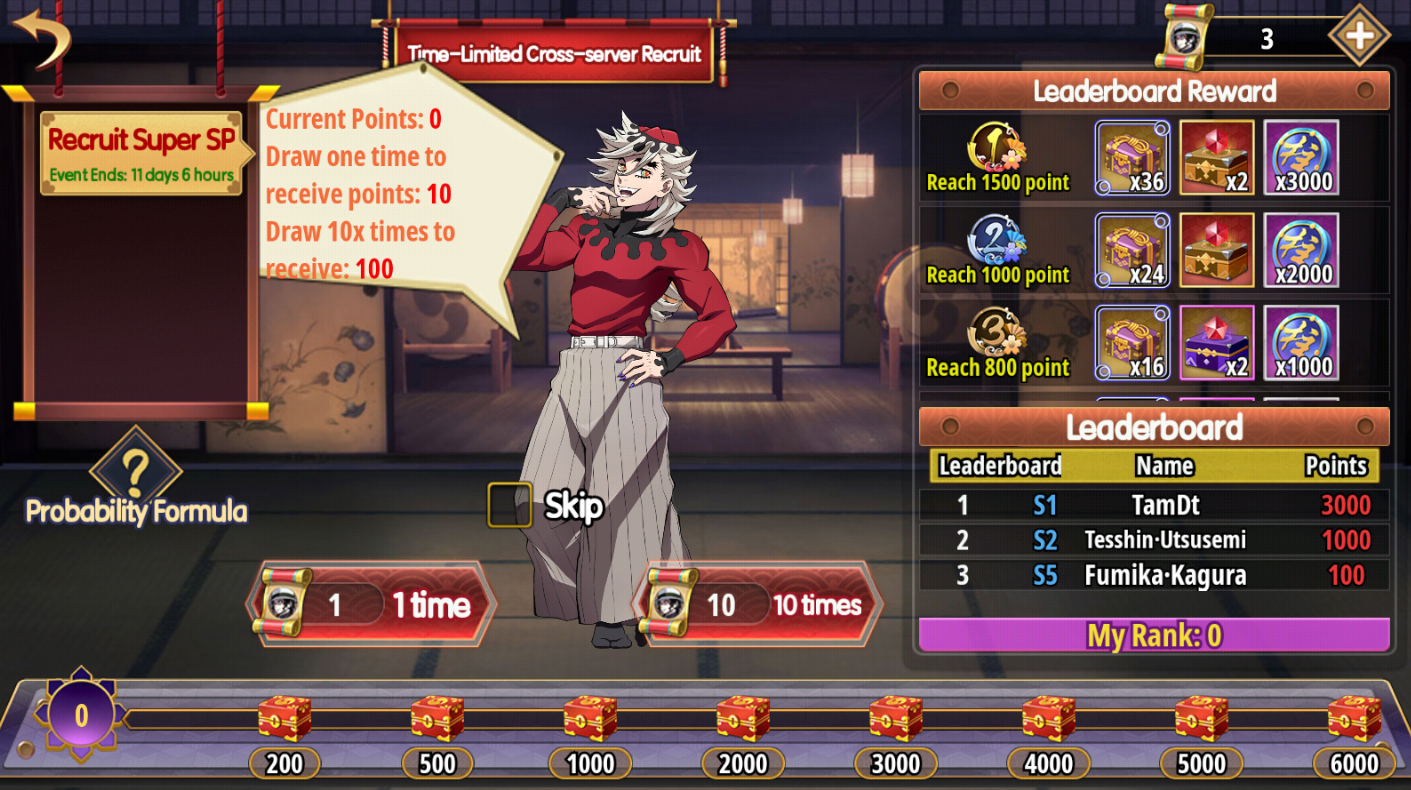Viewport: 1411px width, 790px height.
Task: Select Tesshin·Utsusemi's leaderboard row
Action: (1154, 540)
